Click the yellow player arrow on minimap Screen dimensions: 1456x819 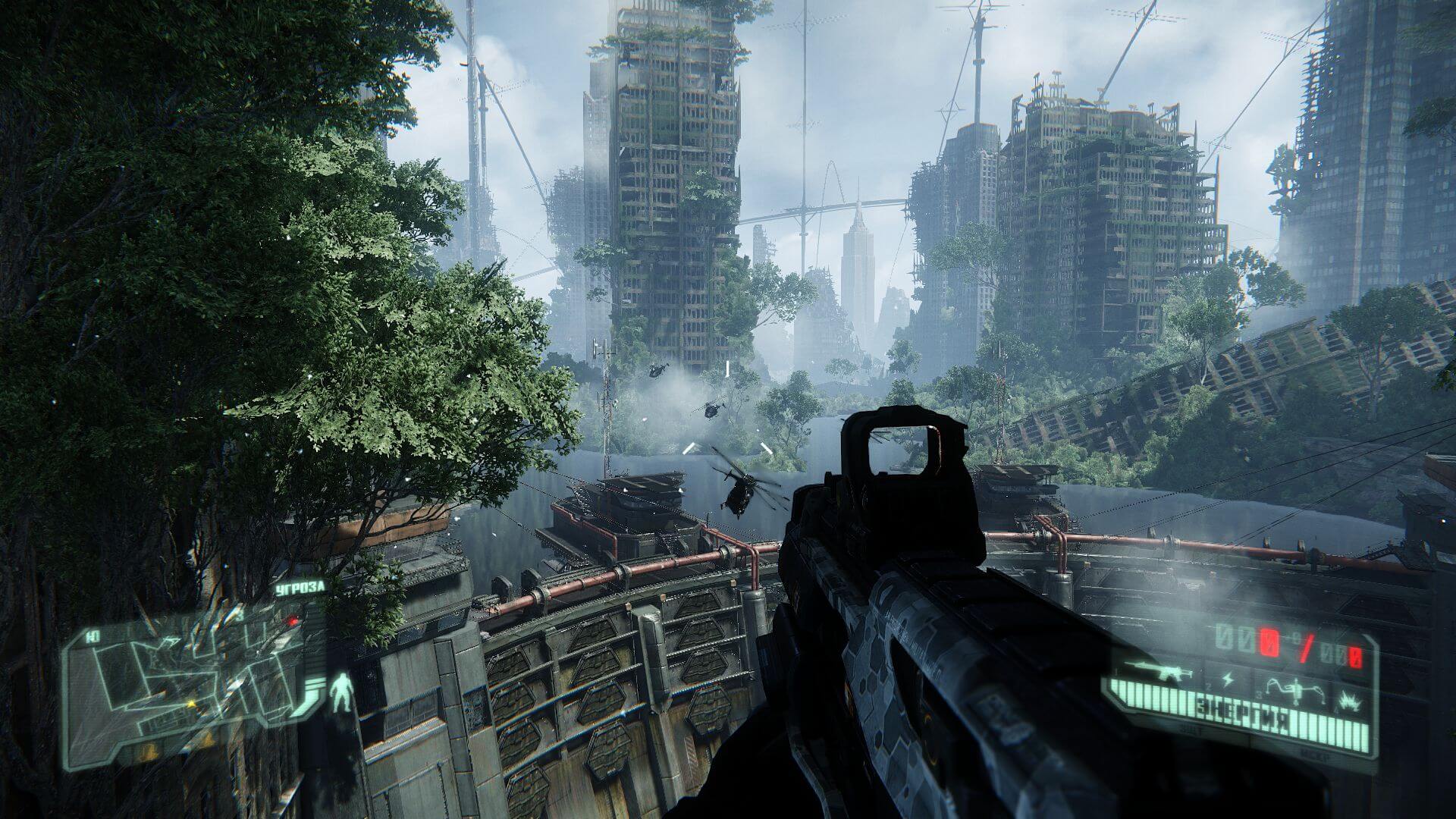(191, 705)
